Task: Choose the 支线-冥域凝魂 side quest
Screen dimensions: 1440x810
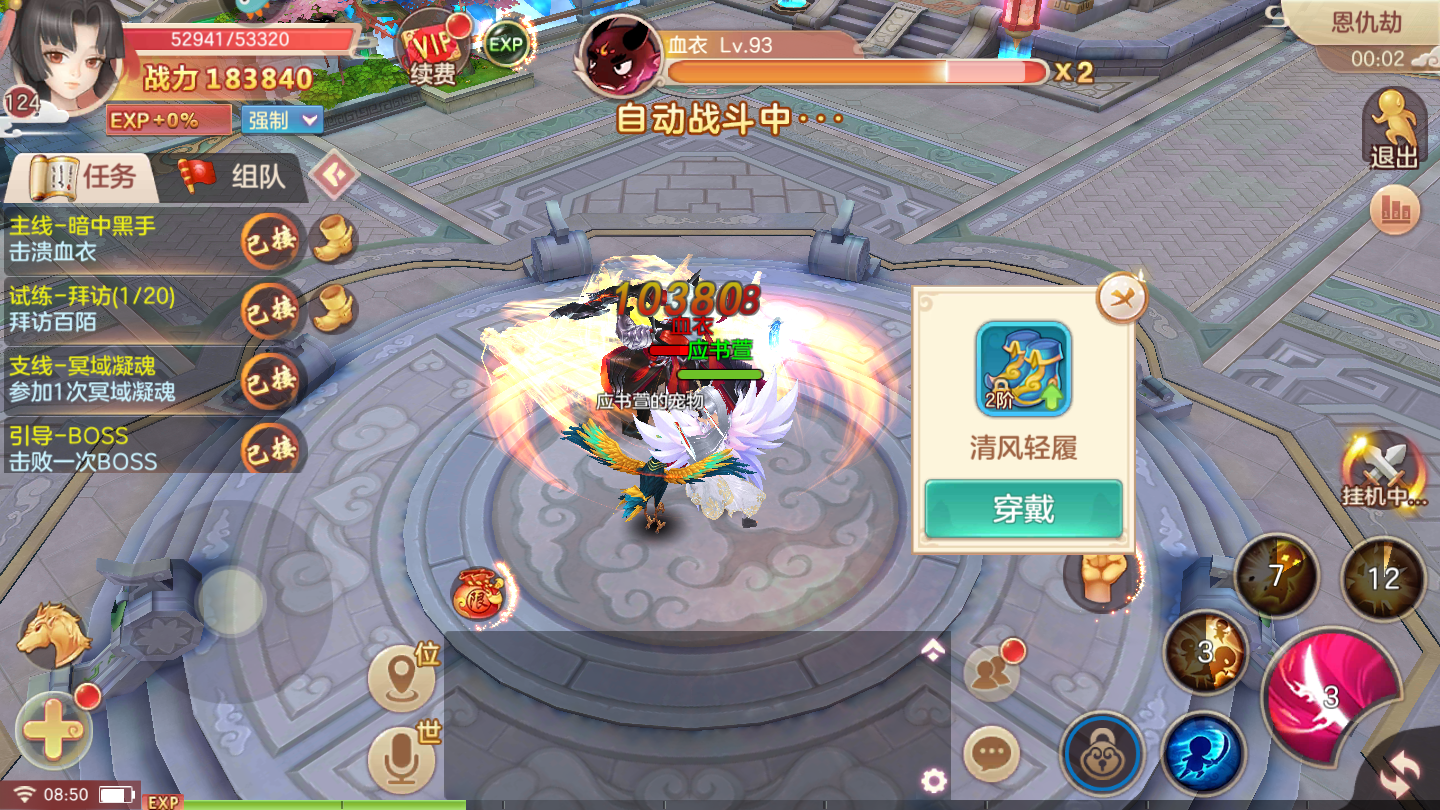Action: (x=120, y=379)
